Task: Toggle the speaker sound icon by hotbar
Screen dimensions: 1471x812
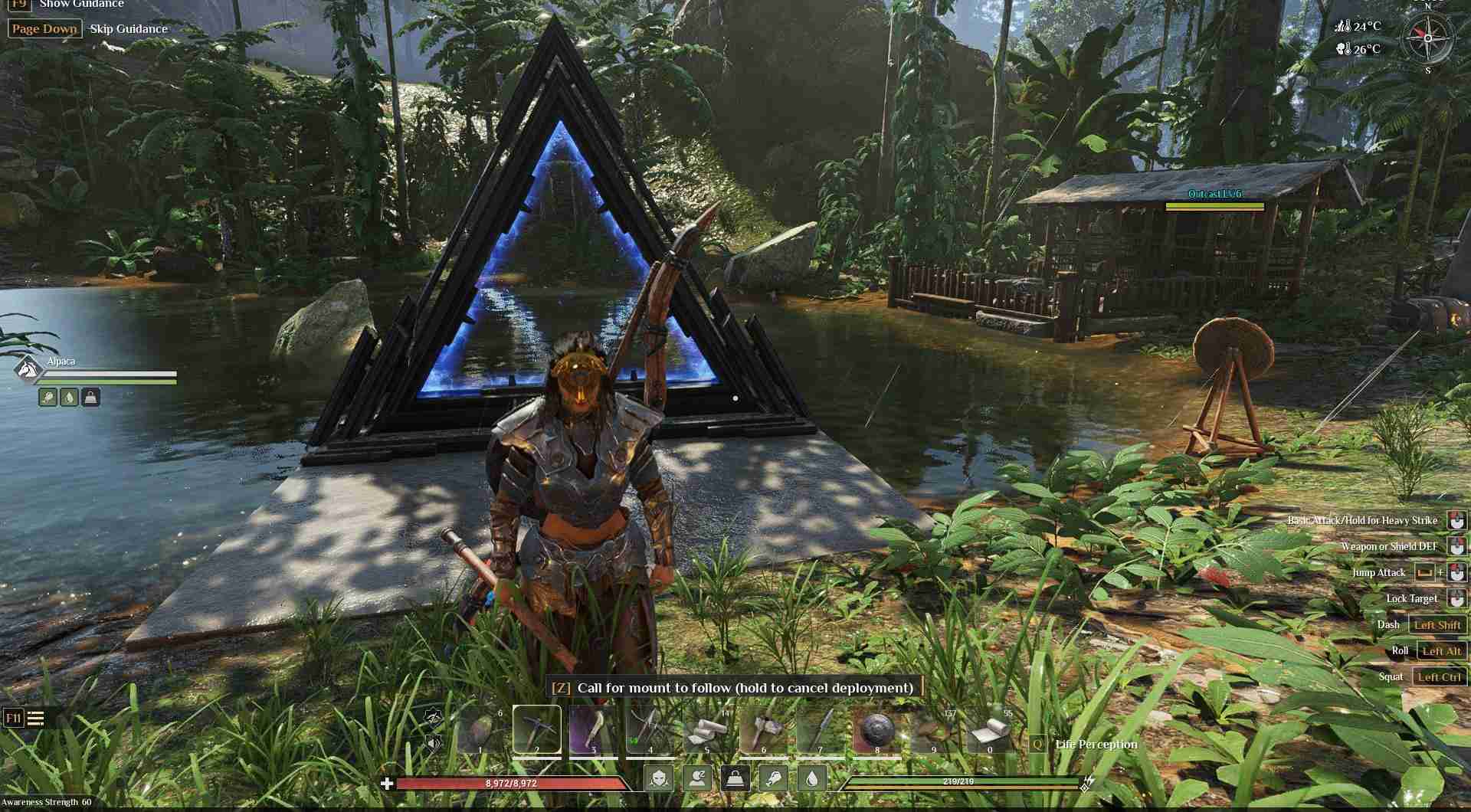Action: 434,742
